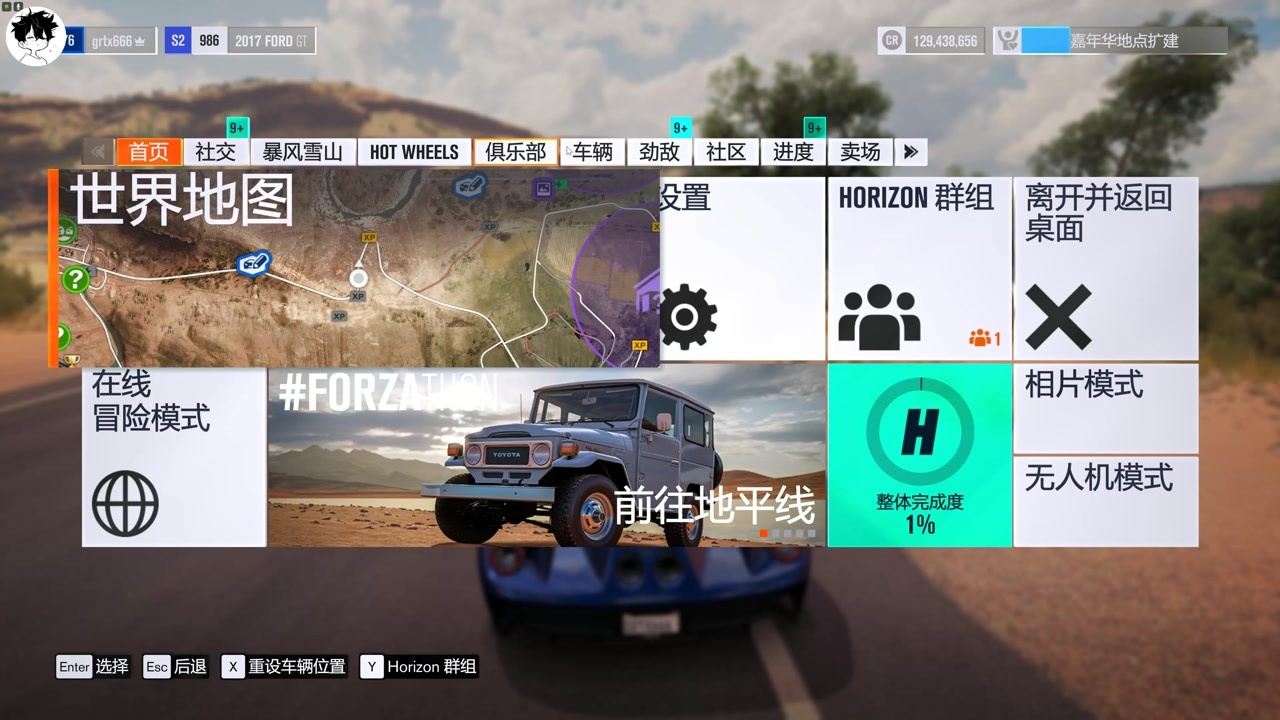Click the right double-arrow tab scroller

(911, 152)
